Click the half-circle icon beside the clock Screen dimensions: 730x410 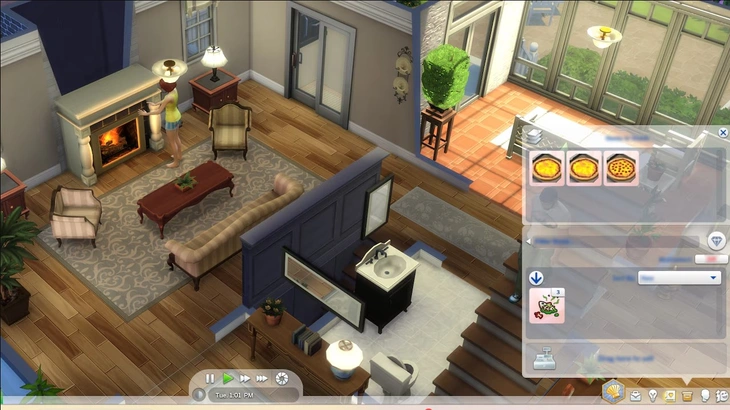(x=200, y=394)
